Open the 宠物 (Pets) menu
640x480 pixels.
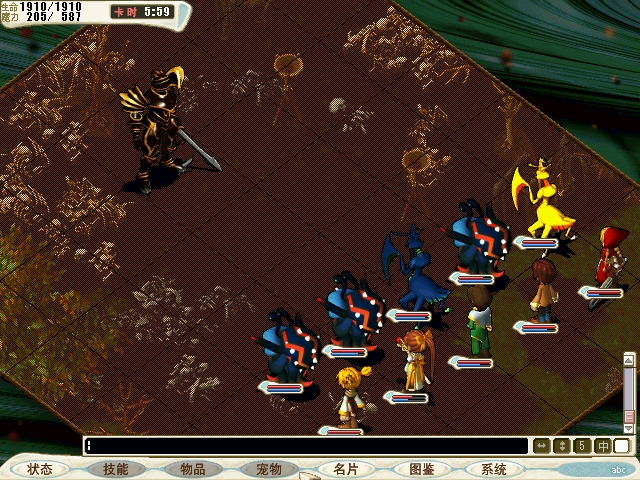(269, 469)
